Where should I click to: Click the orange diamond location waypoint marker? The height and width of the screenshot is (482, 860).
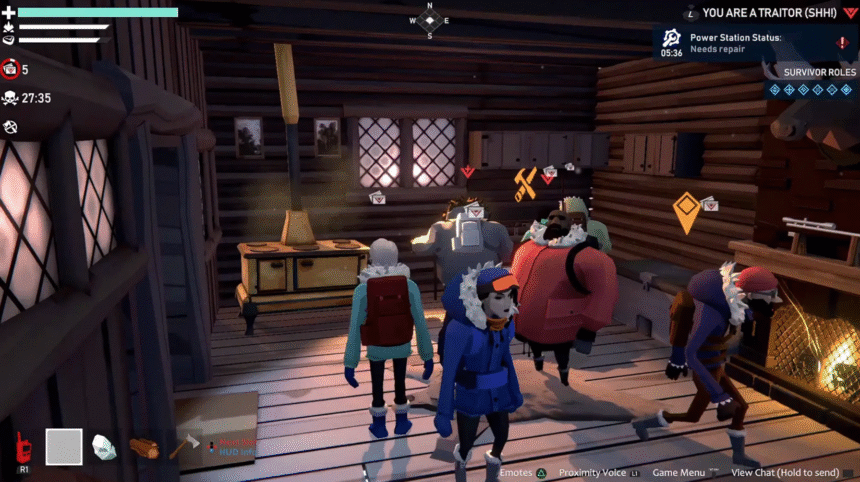pos(686,211)
